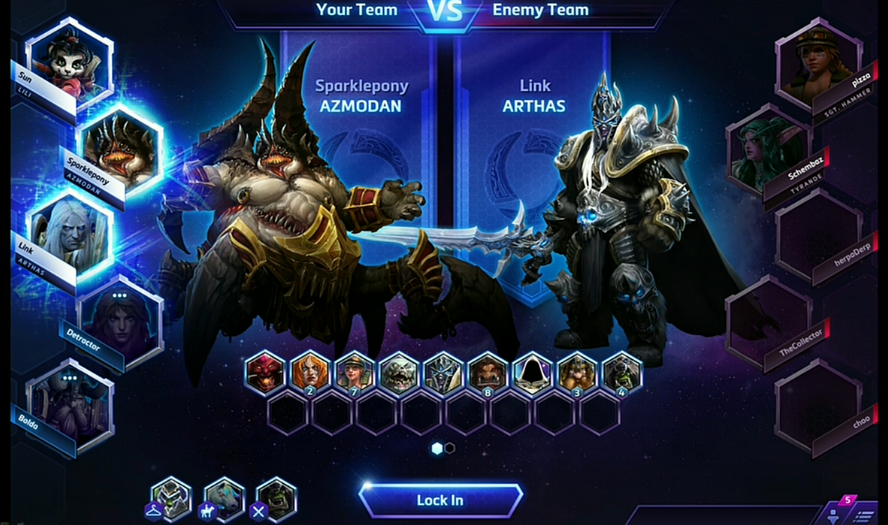888x525 pixels.
Task: Click the orc icon with X badge
Action: click(276, 497)
